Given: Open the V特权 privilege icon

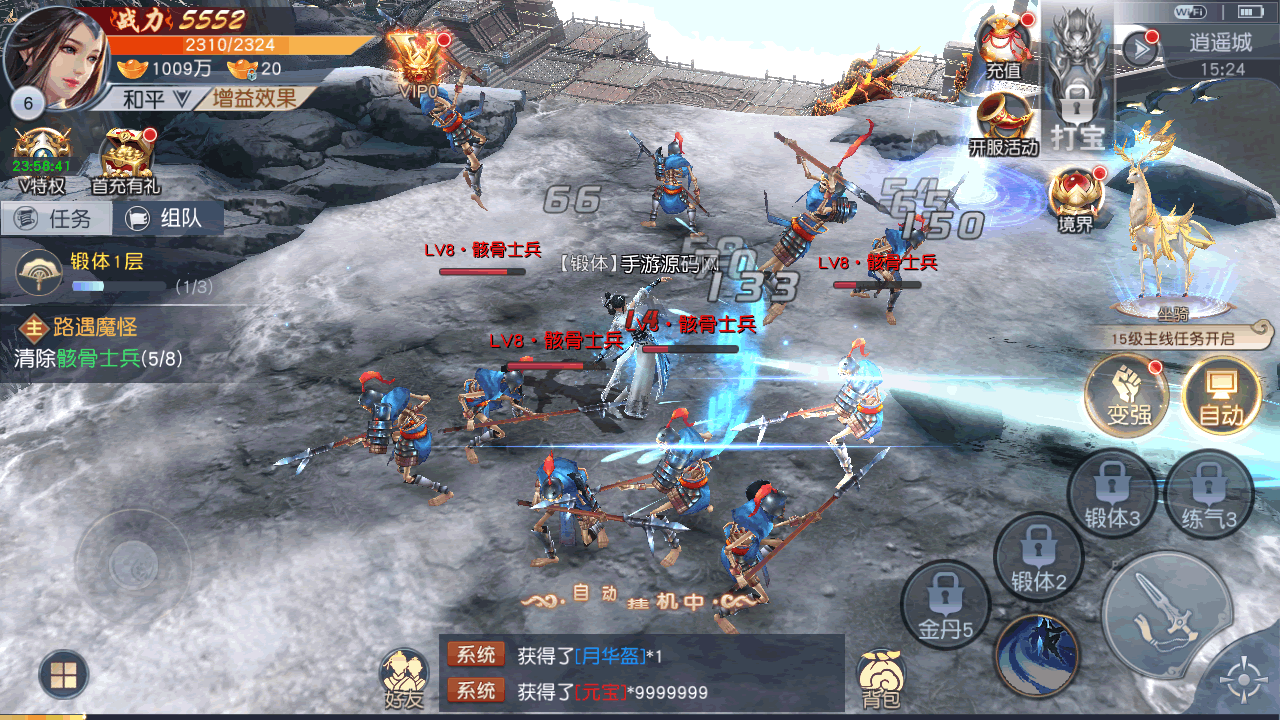Looking at the screenshot, I should click(42, 160).
